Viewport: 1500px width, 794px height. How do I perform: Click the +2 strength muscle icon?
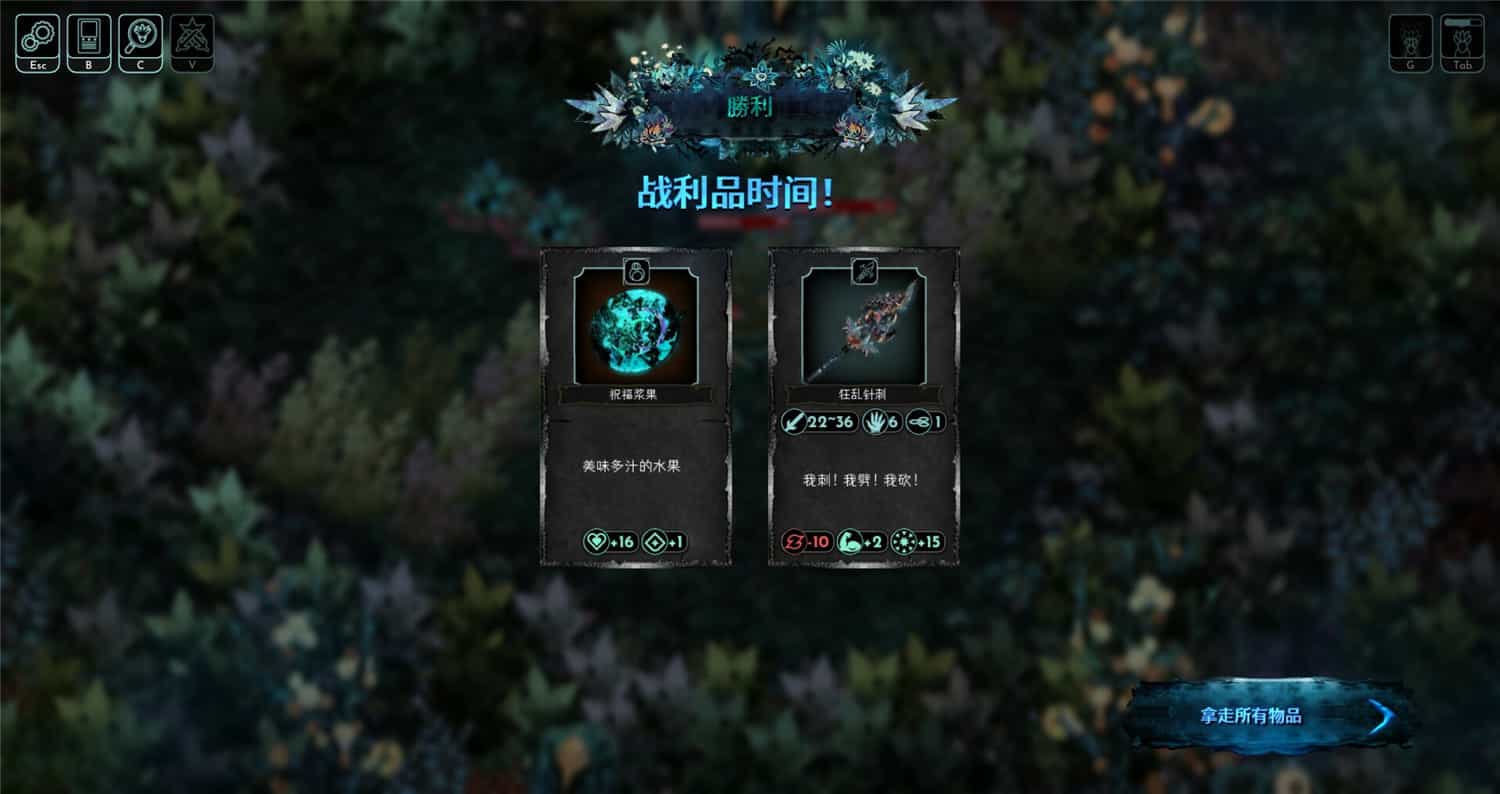point(850,542)
